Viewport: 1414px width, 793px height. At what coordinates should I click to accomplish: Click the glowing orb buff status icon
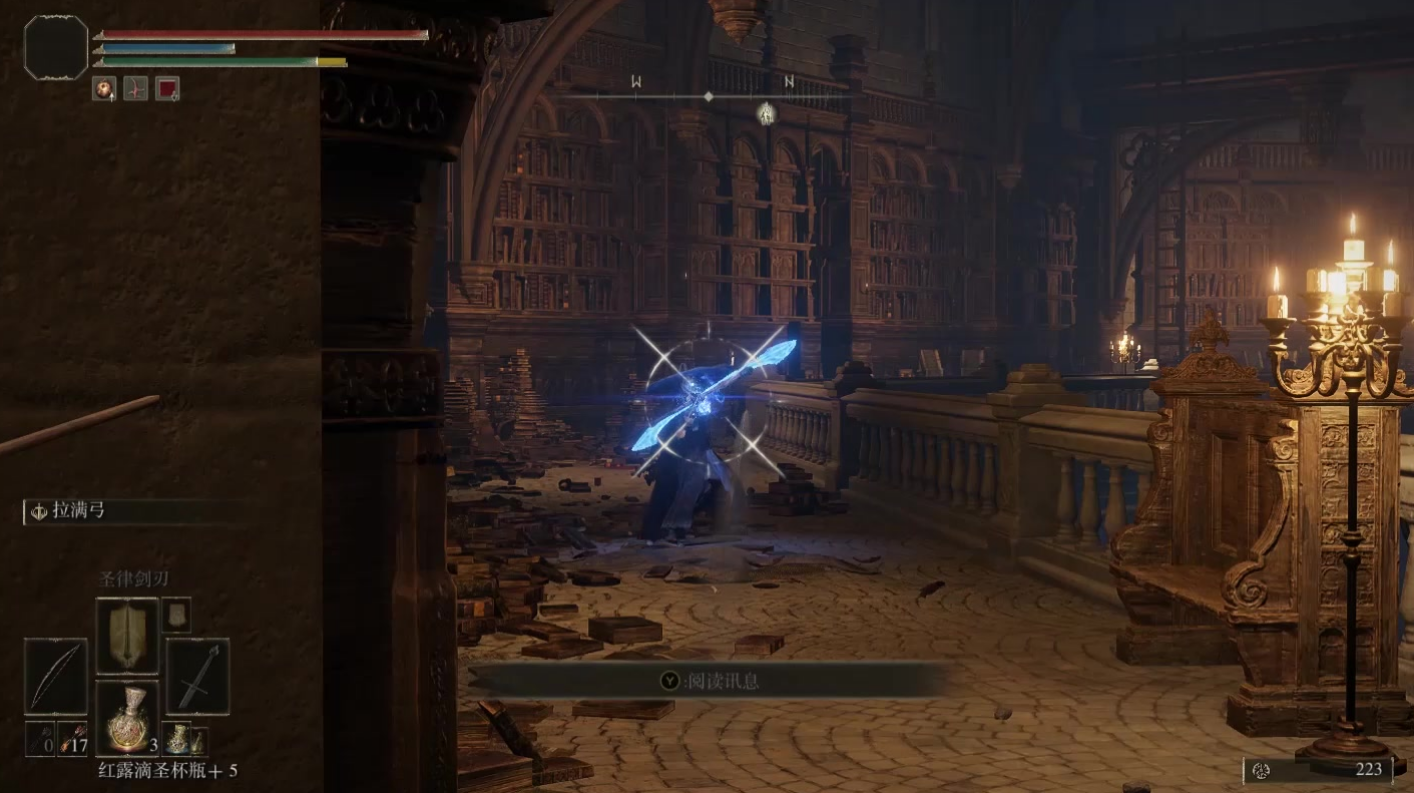(104, 88)
